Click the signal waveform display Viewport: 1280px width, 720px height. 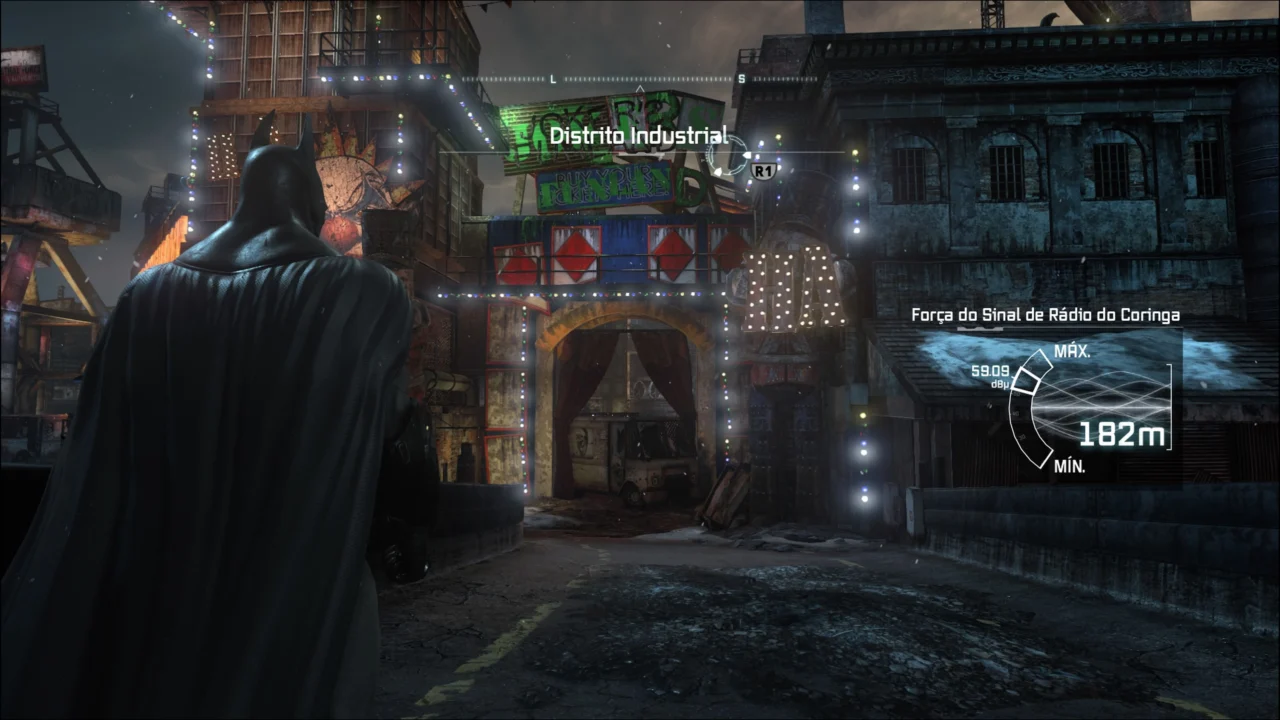tap(1100, 390)
